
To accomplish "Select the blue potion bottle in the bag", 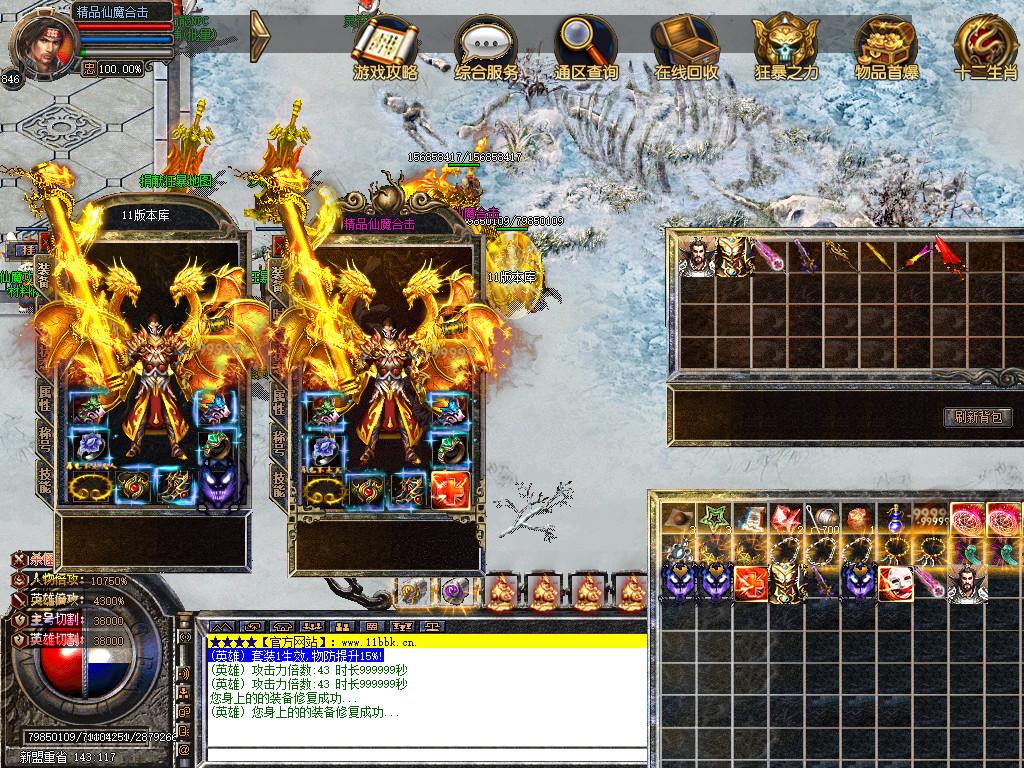I will [x=893, y=520].
